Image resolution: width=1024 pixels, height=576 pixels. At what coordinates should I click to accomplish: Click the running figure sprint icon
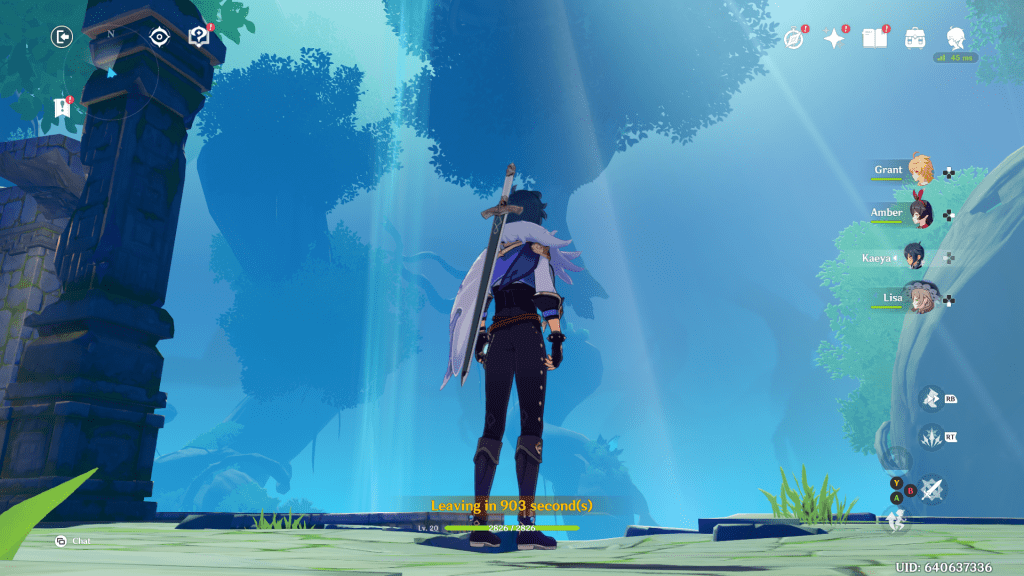pos(896,519)
